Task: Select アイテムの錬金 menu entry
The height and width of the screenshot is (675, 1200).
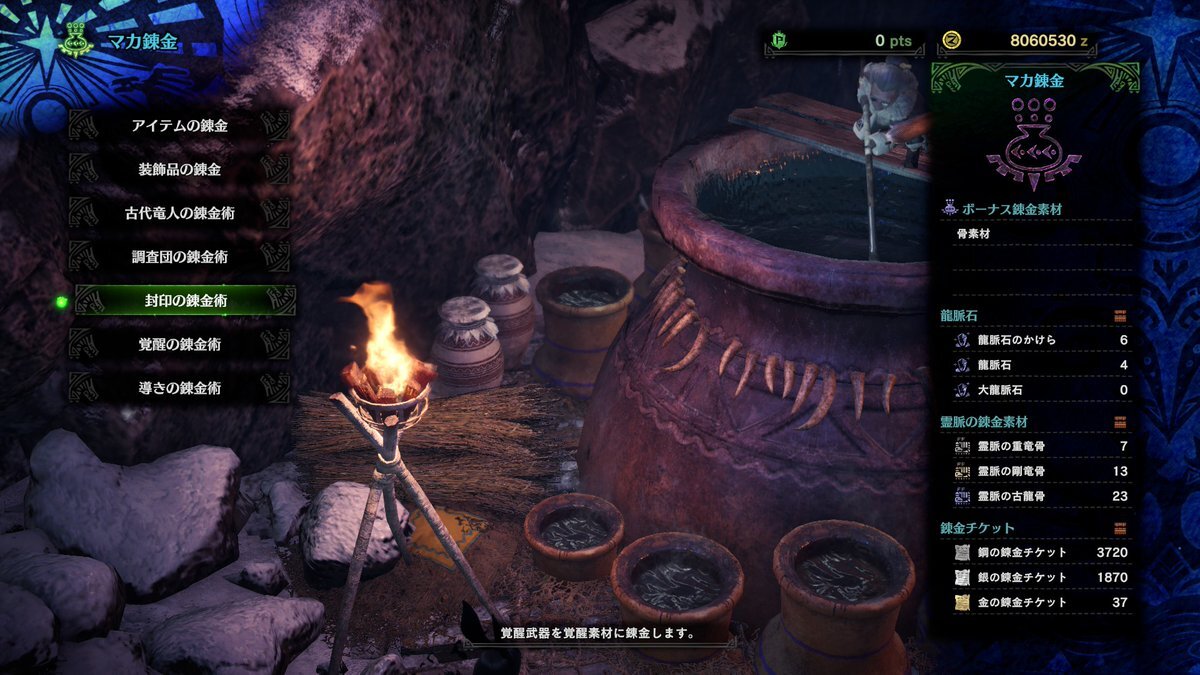Action: pyautogui.click(x=180, y=126)
